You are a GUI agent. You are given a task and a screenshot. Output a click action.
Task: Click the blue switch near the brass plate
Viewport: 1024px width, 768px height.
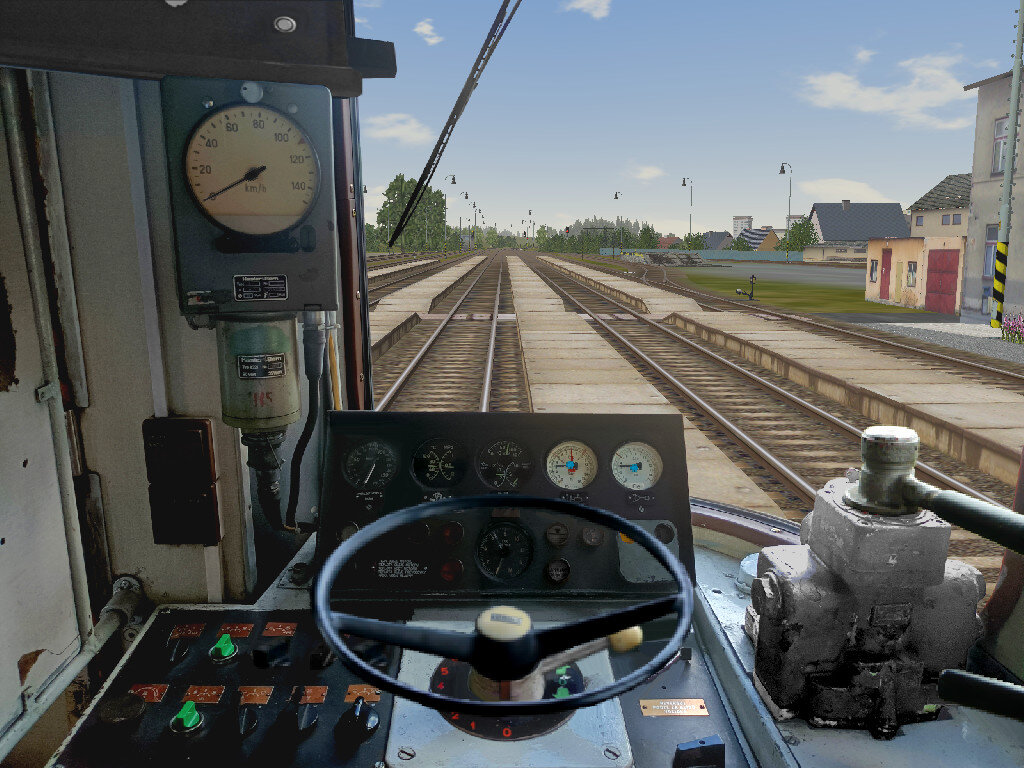700,751
